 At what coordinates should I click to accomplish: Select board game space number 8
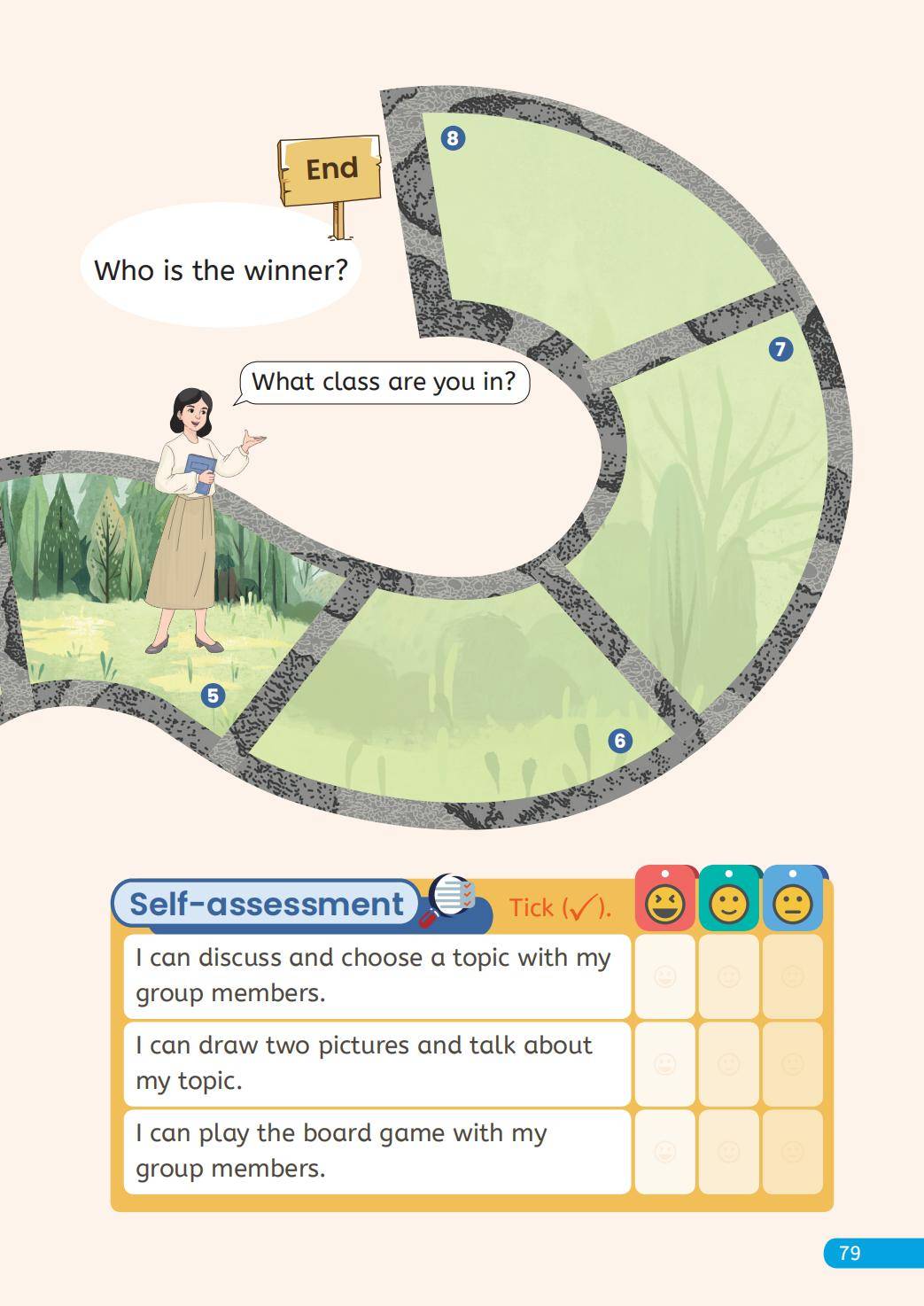pos(453,138)
